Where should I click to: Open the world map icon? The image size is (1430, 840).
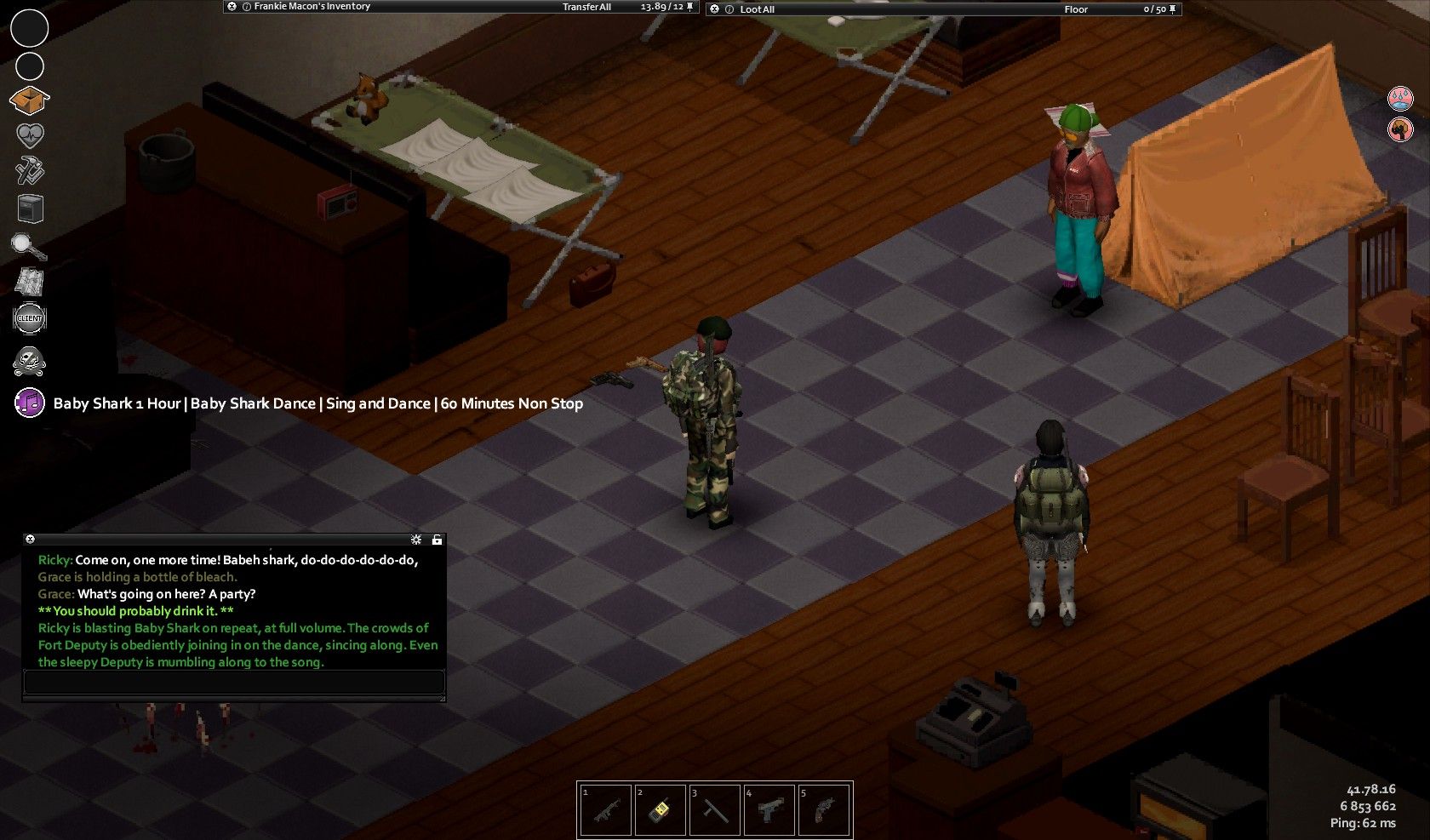point(30,282)
